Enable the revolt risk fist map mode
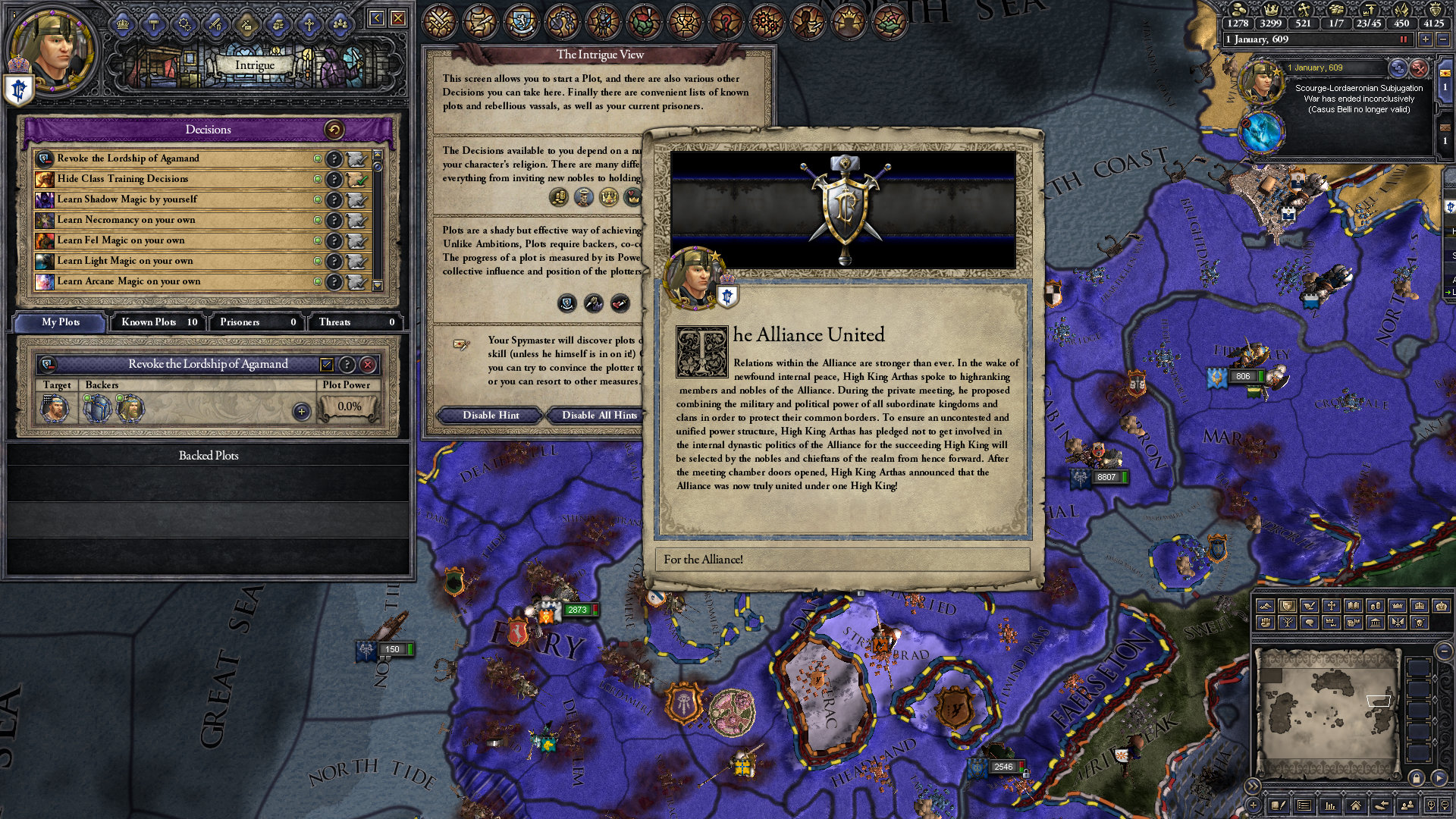The height and width of the screenshot is (819, 1456). [1266, 623]
